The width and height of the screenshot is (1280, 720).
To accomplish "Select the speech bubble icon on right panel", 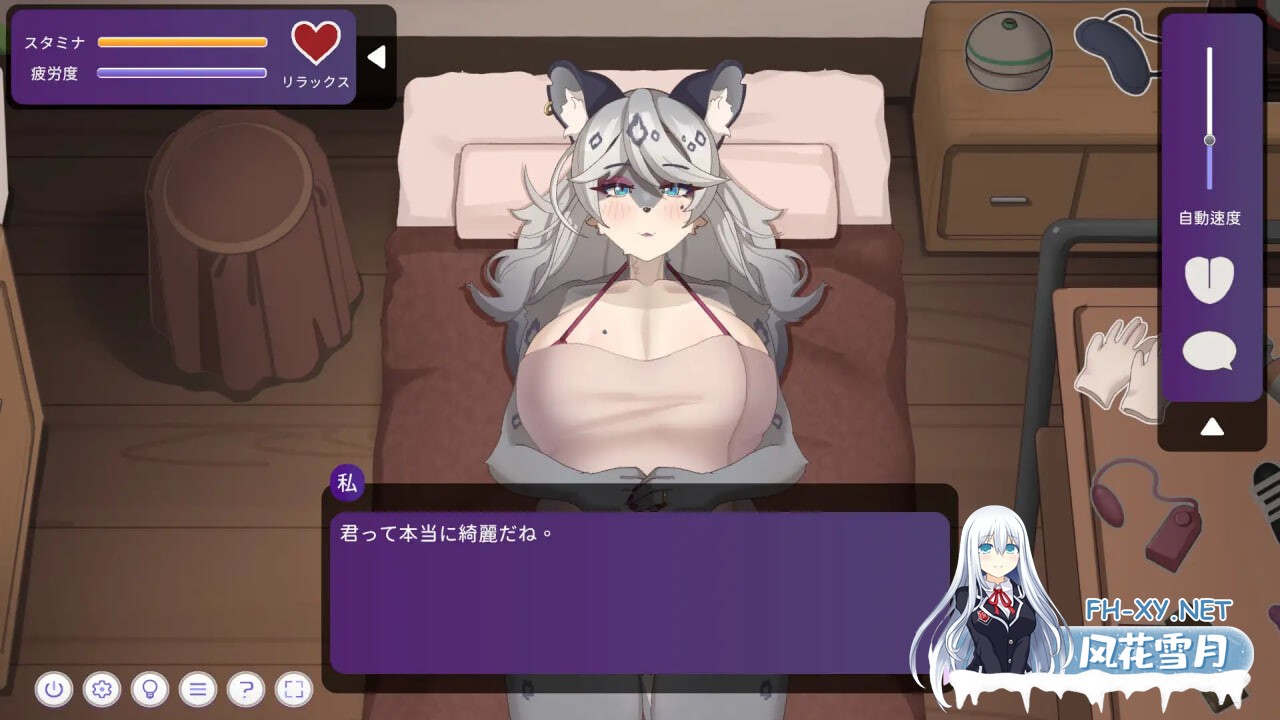I will (x=1209, y=352).
